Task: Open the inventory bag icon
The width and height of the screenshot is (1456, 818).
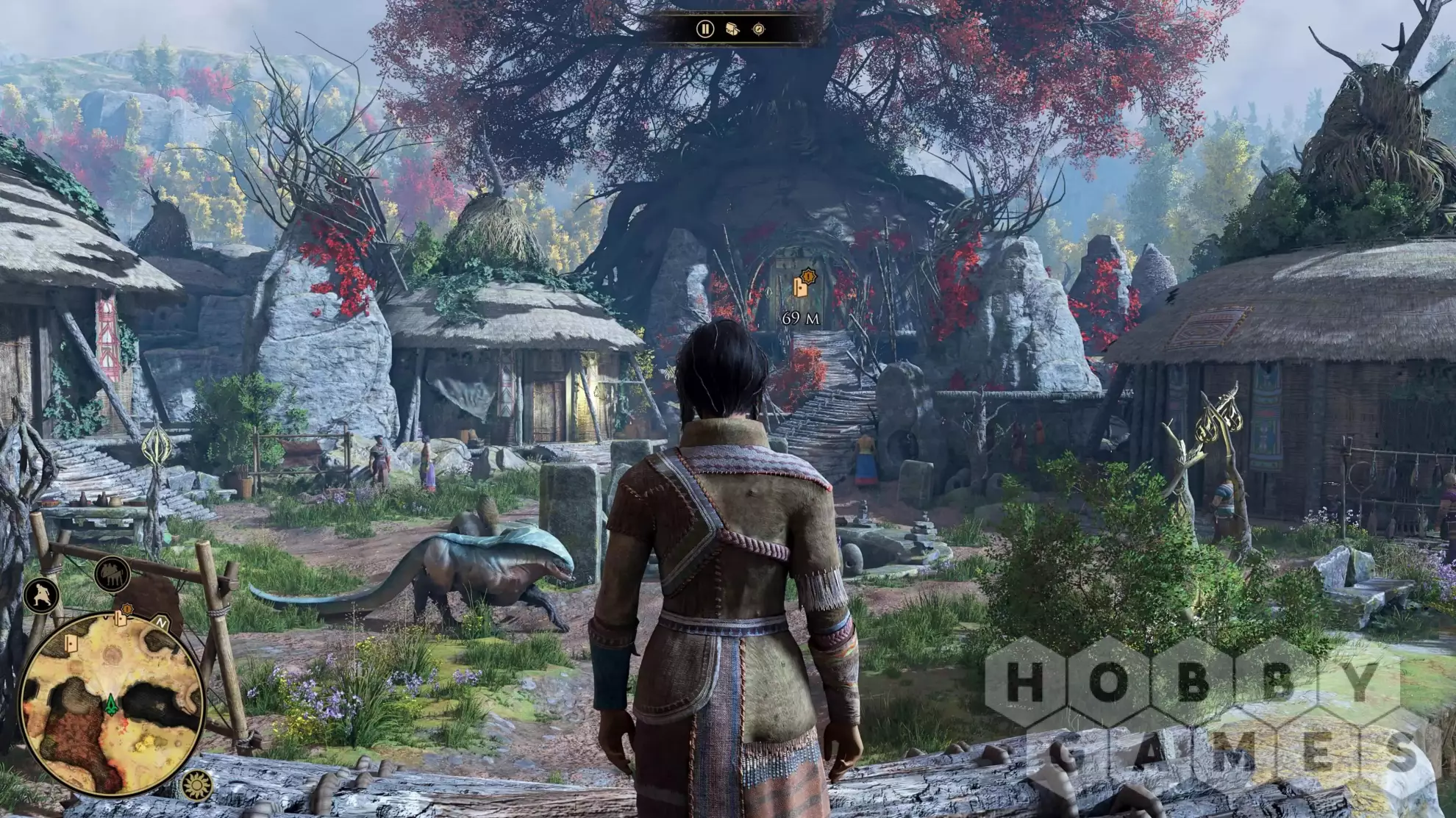Action: (x=732, y=29)
